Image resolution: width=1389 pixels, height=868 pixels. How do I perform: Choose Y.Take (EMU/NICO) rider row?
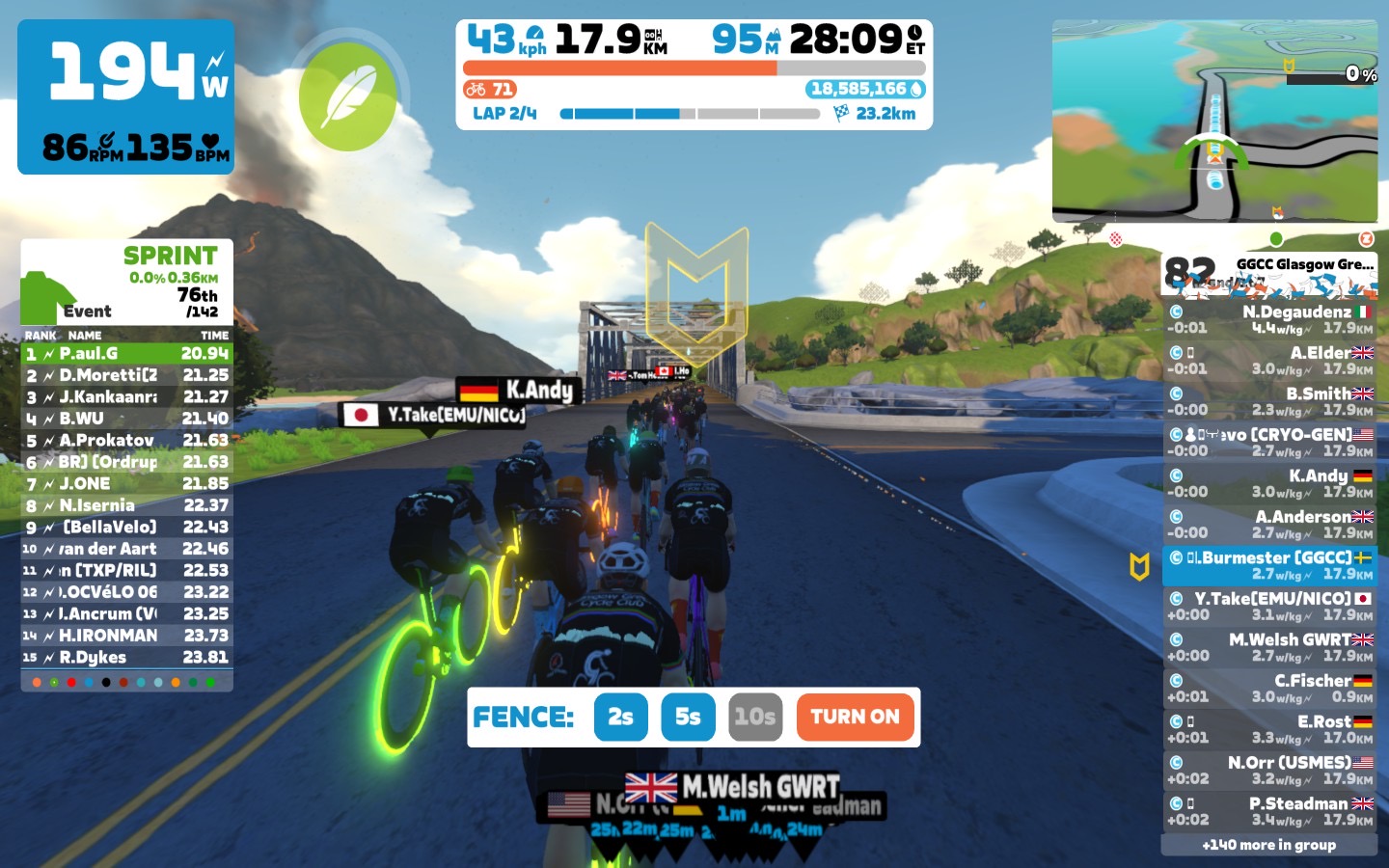pos(1268,606)
